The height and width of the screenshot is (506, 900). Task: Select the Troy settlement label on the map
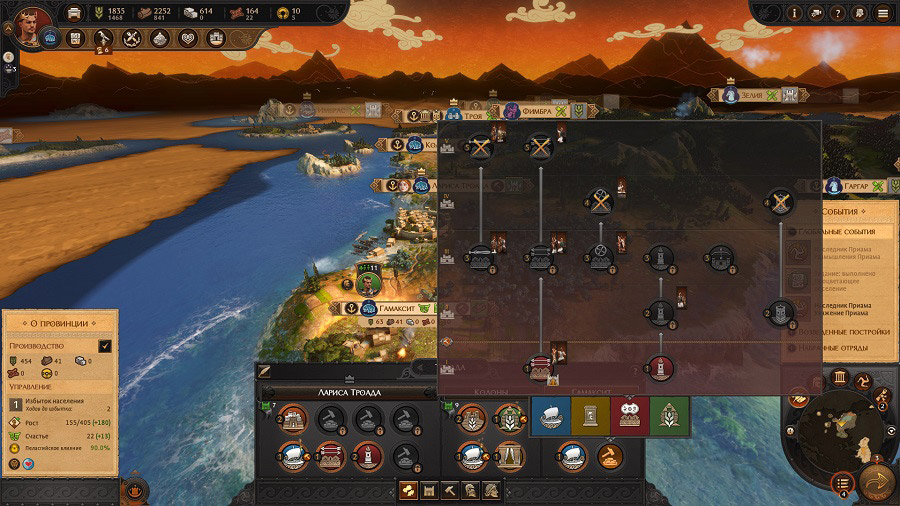tap(474, 116)
